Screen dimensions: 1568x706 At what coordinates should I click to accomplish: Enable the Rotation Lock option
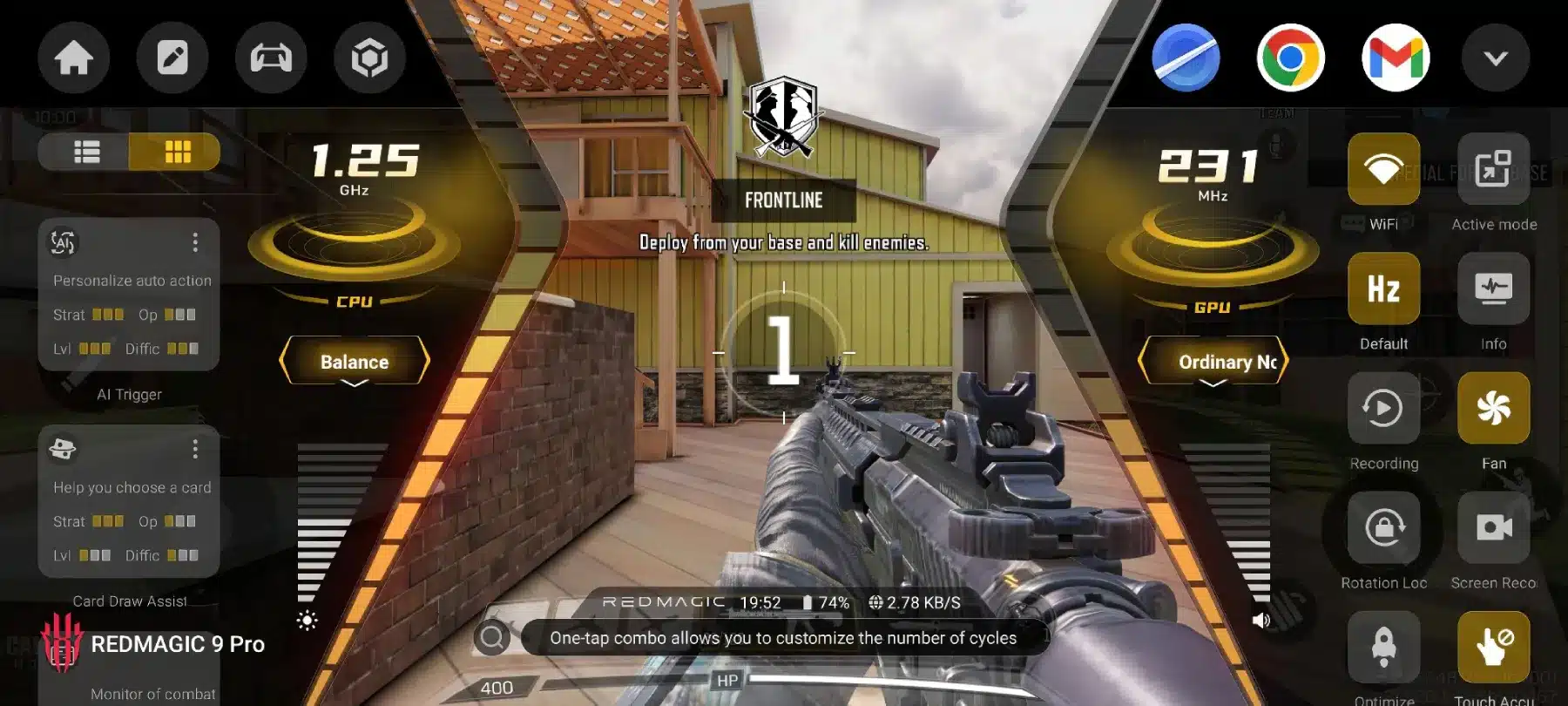pos(1383,527)
